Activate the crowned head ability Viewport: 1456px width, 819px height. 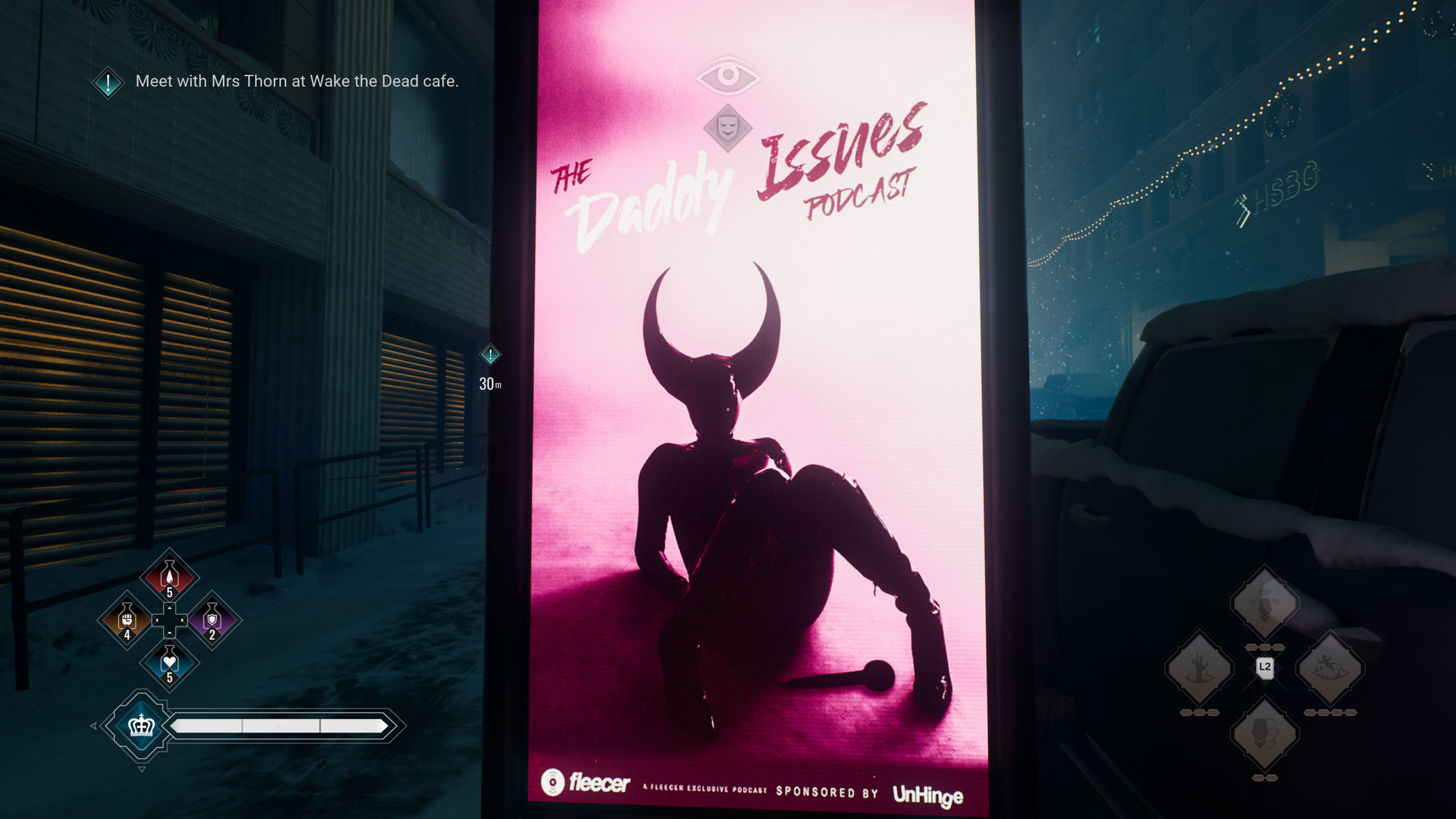pyautogui.click(x=1264, y=604)
